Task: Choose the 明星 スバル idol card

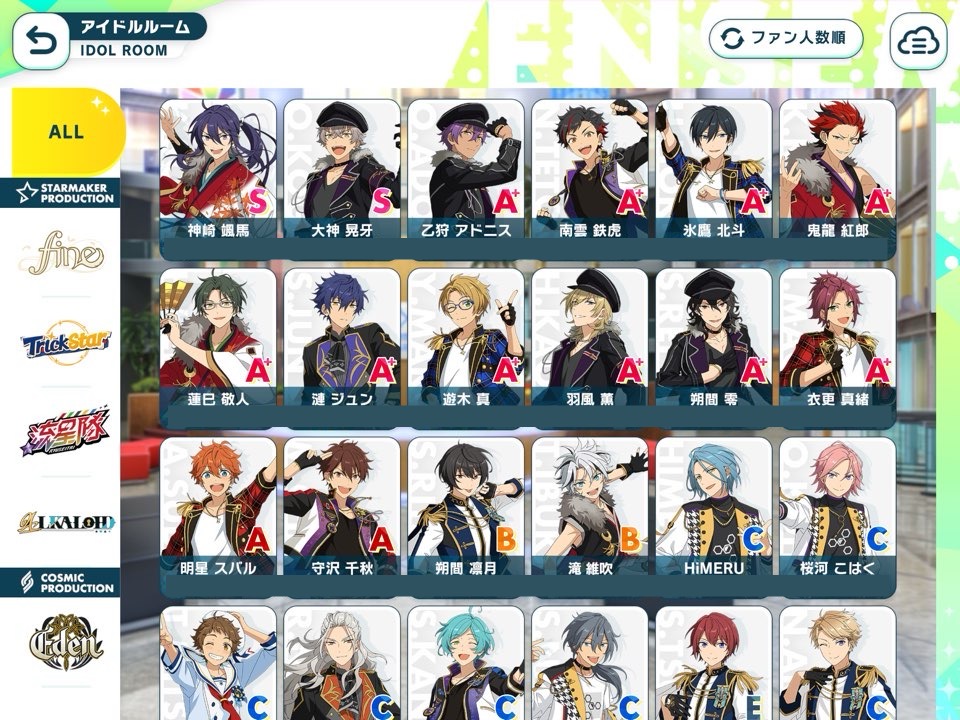Action: (218, 508)
